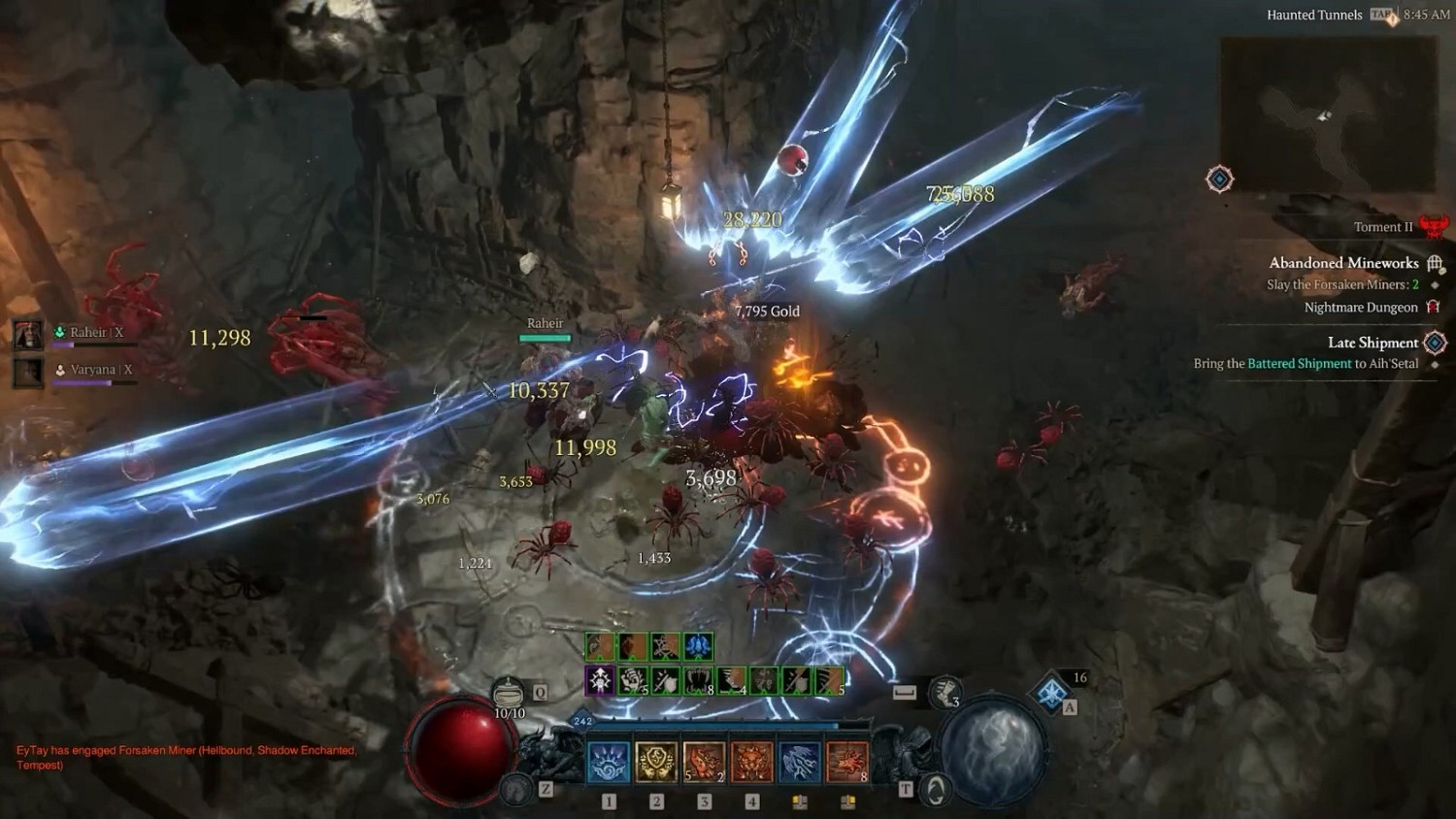Activate the blue paw skill in slot 1

pyautogui.click(x=609, y=762)
